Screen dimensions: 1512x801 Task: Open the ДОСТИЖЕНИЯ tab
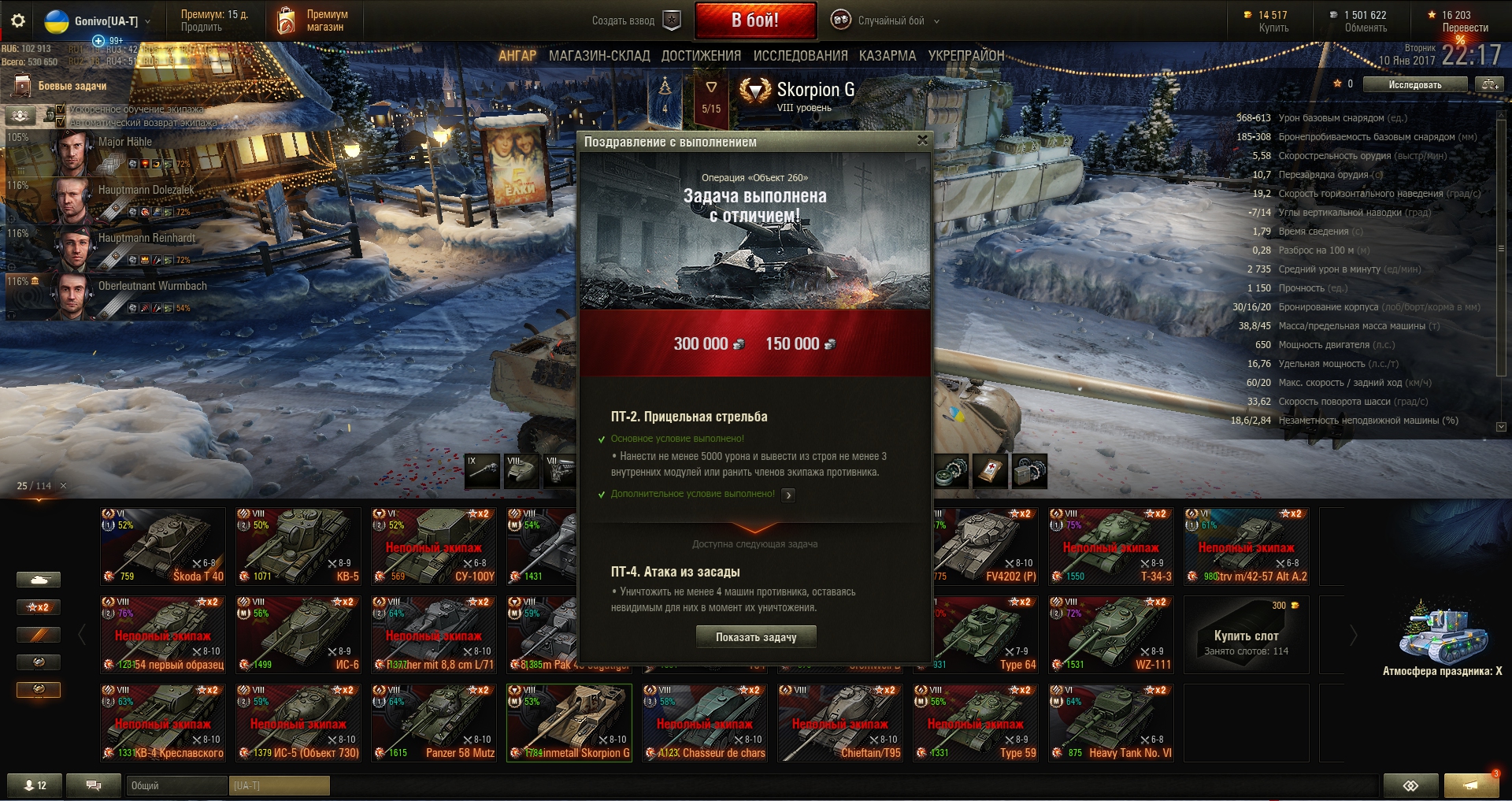pos(701,56)
